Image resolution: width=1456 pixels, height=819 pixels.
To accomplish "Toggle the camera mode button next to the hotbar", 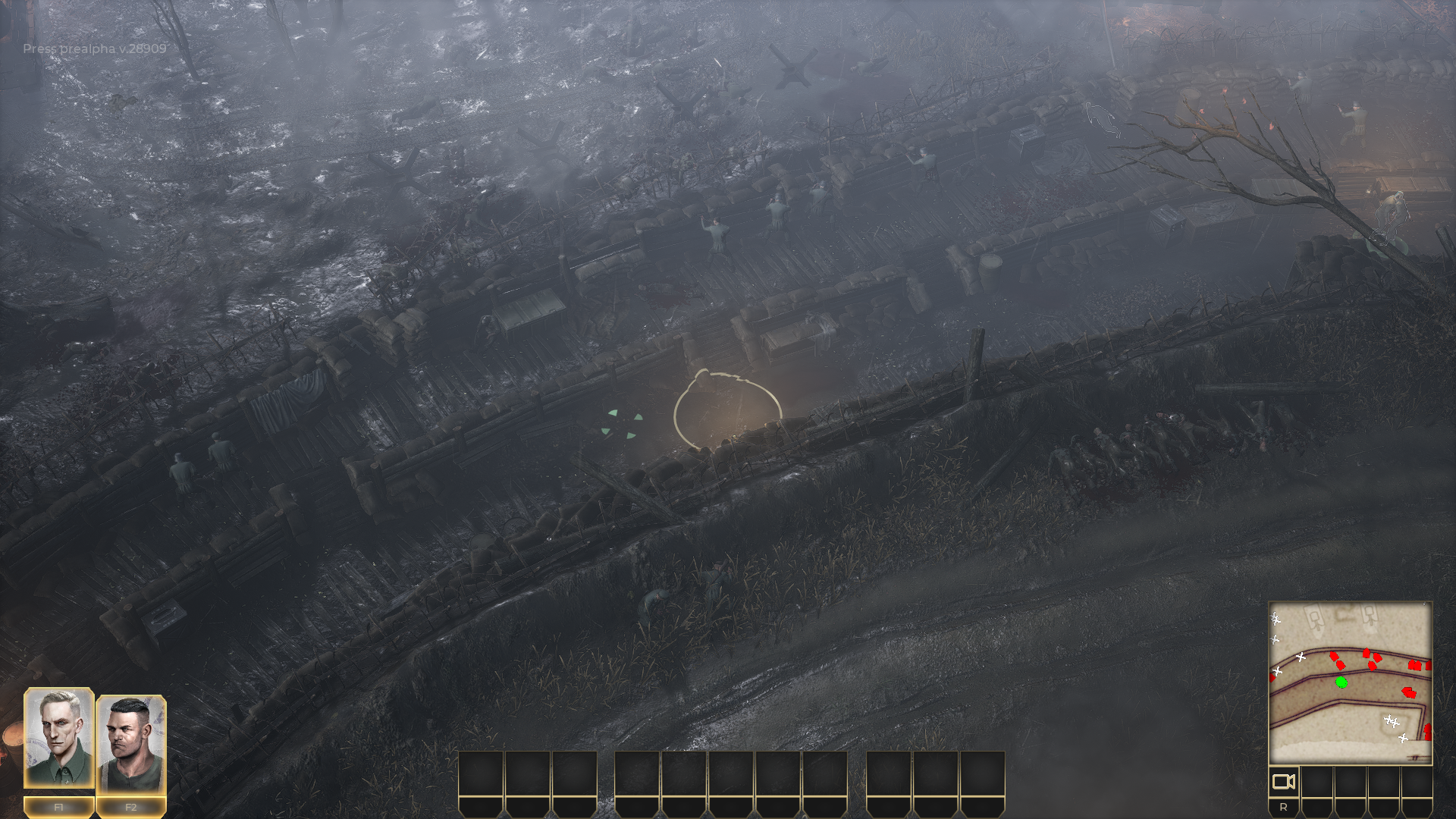I will tap(1285, 781).
